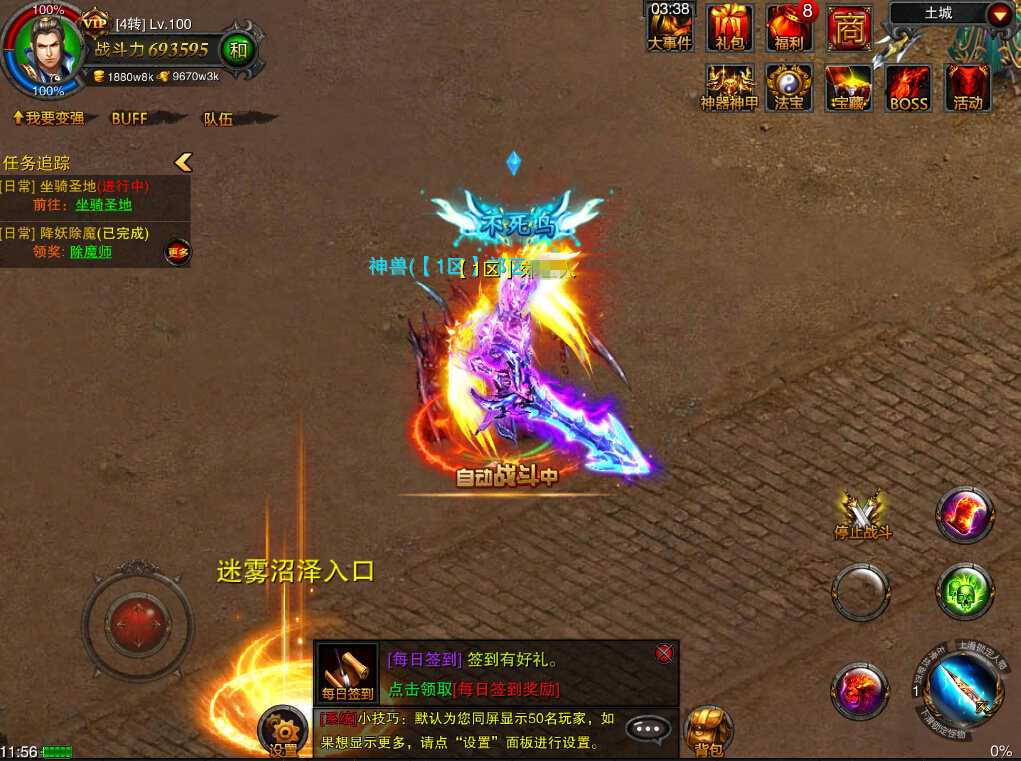The image size is (1021, 761).
Task: Toggle the green 和 peace mode button
Action: click(x=237, y=48)
